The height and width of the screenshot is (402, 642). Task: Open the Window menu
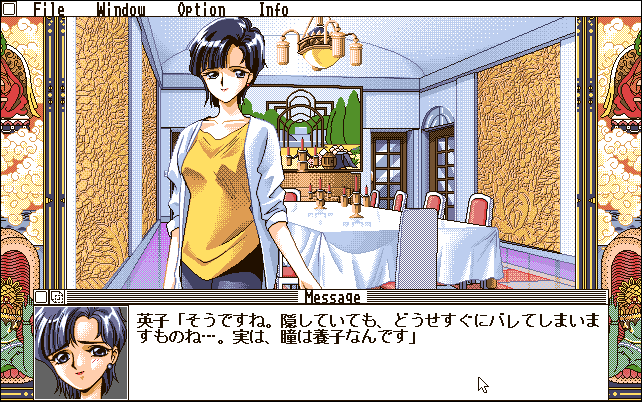point(121,10)
